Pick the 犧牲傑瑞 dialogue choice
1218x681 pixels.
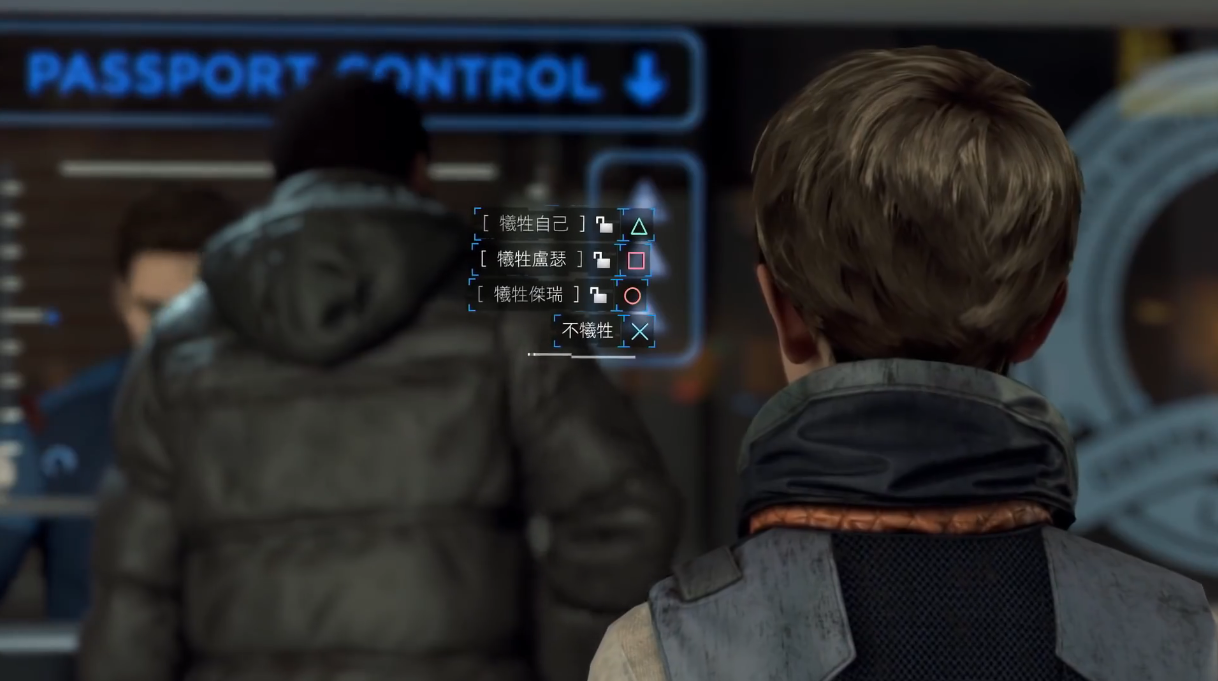529,295
